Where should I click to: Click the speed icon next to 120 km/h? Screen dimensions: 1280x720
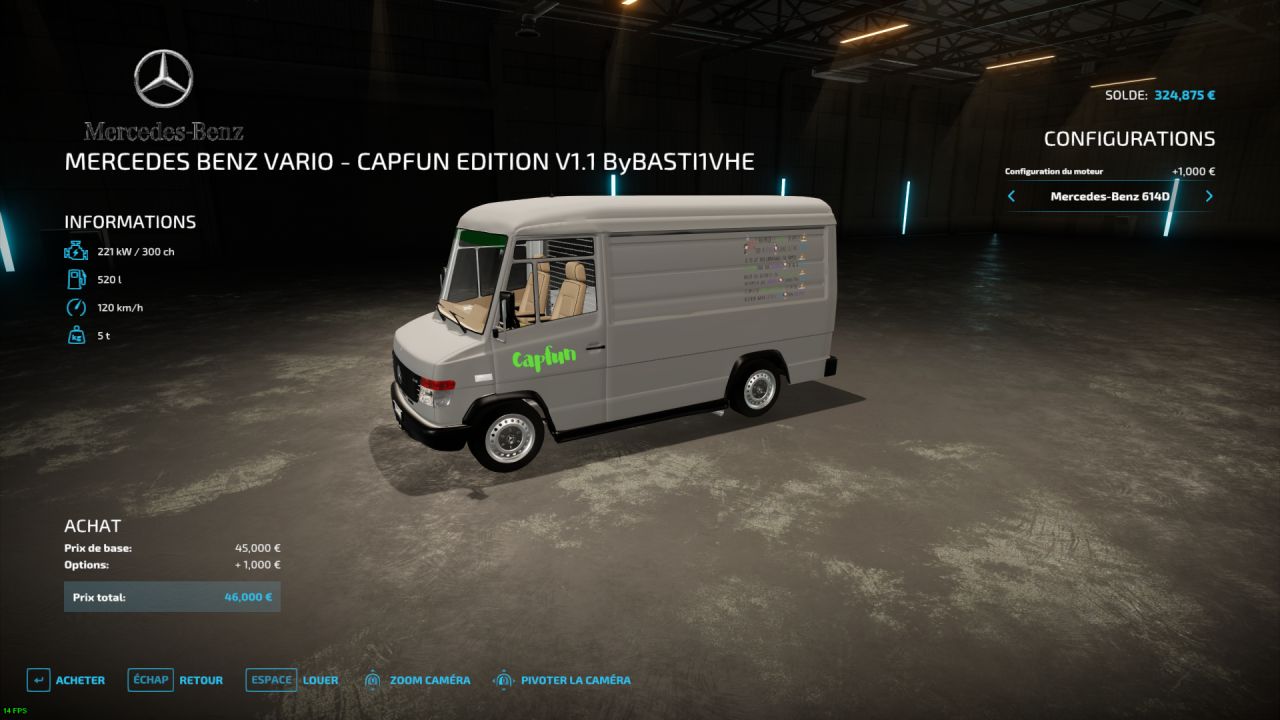(x=75, y=307)
